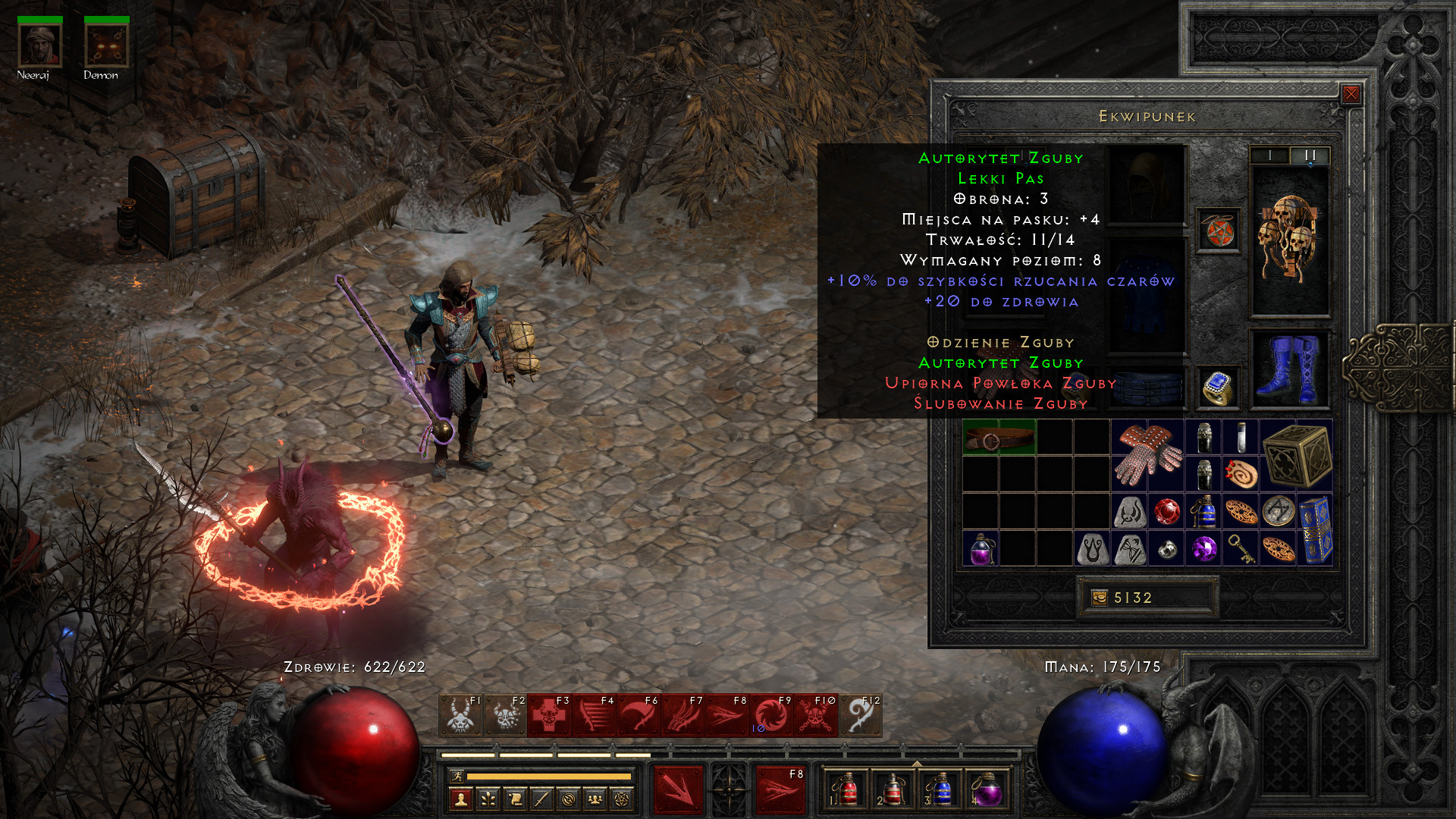The width and height of the screenshot is (1456, 819).
Task: Select the blue tome book
Action: pos(1315,529)
